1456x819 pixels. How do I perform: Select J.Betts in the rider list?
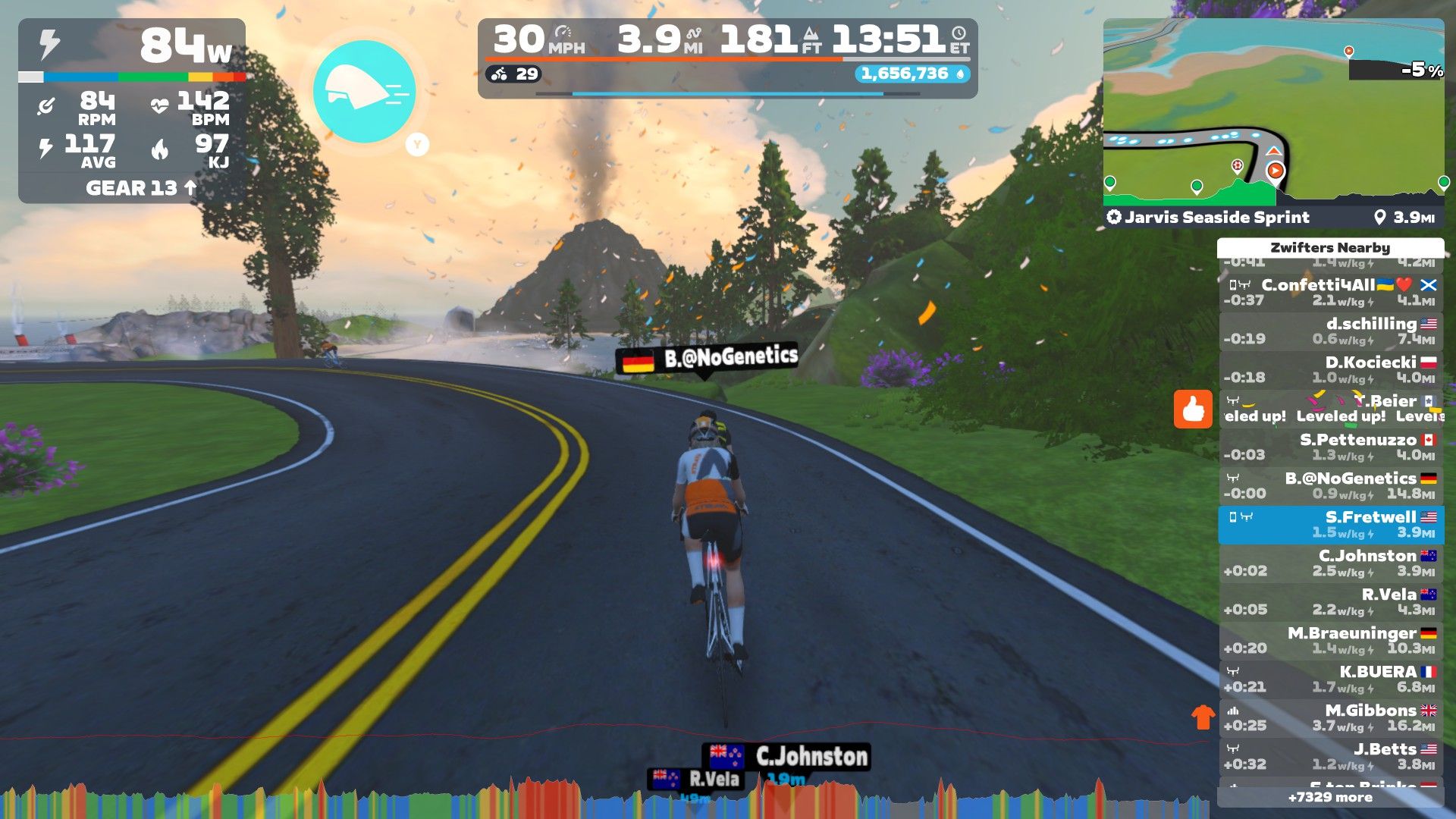[x=1331, y=757]
